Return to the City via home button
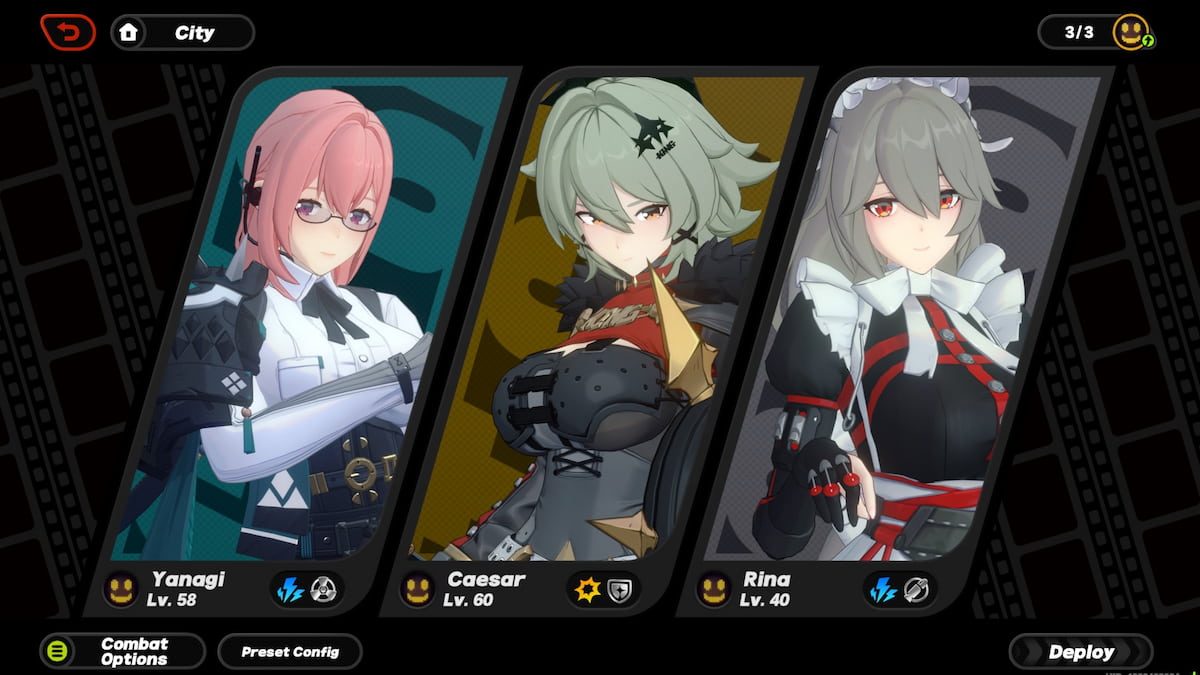Image resolution: width=1200 pixels, height=675 pixels. tap(182, 32)
